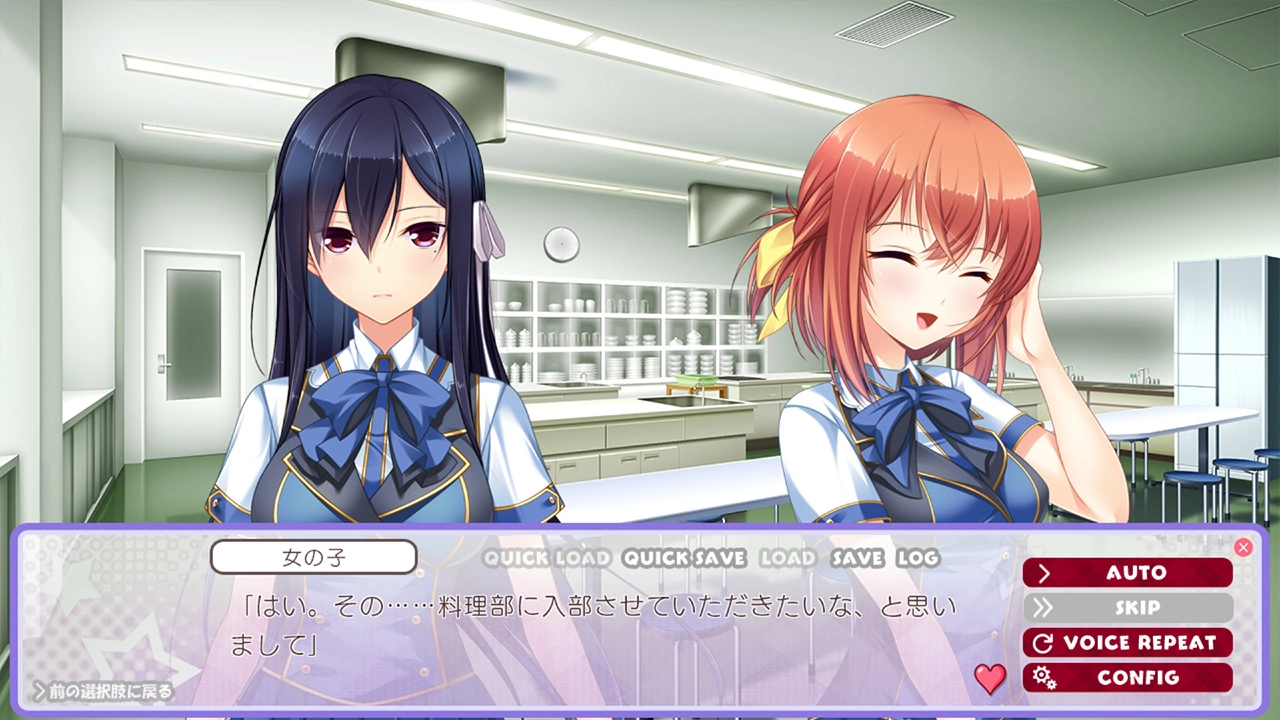Show the dialogue LOG
The height and width of the screenshot is (720, 1280).
point(918,558)
